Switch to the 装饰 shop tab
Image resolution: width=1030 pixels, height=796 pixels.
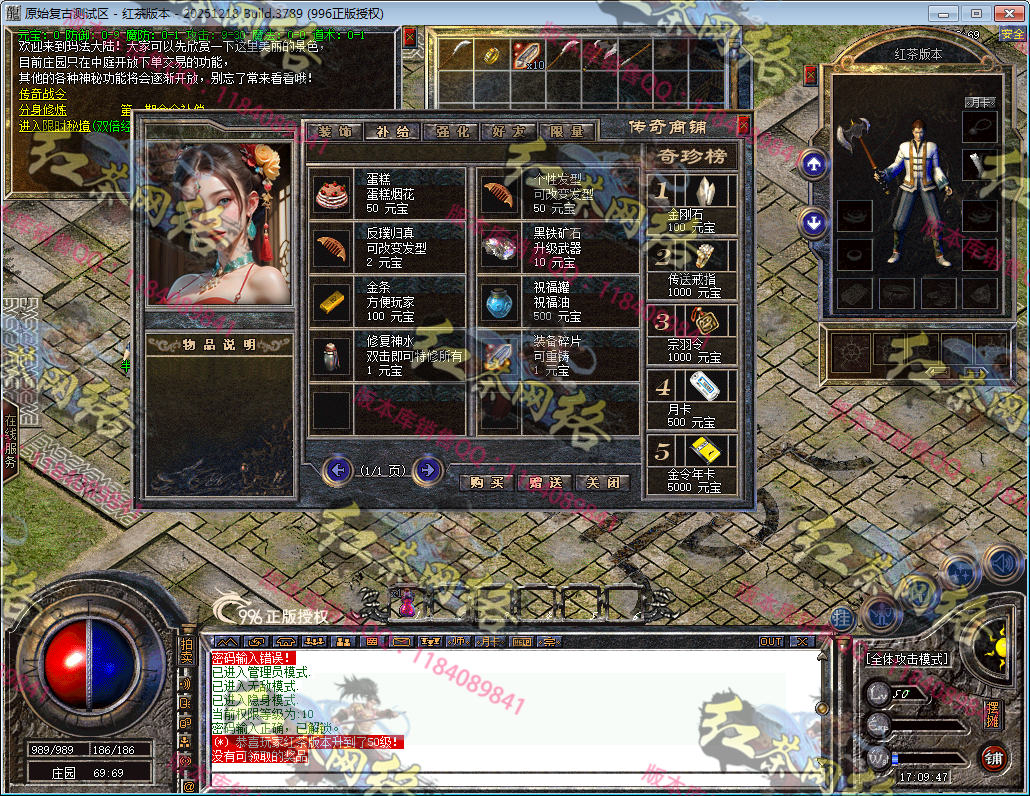point(334,131)
